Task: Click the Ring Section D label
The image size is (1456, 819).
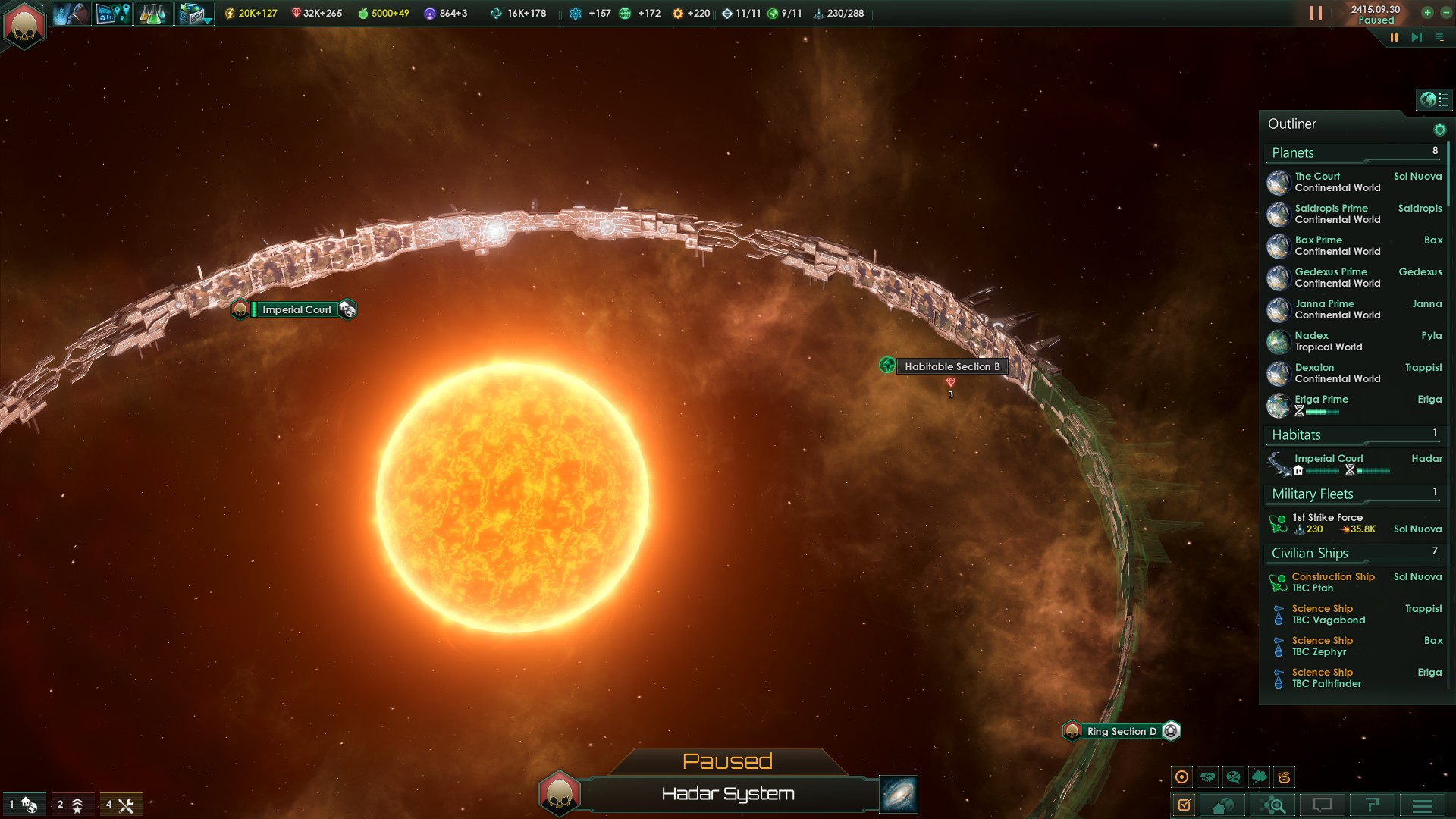Action: 1121,731
